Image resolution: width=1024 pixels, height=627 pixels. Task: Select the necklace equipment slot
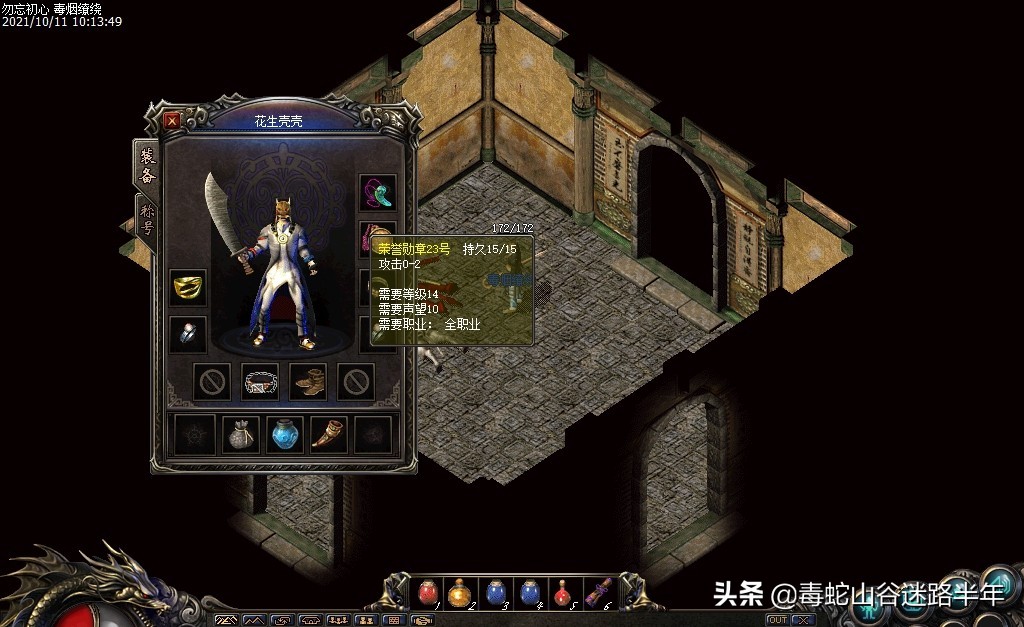[378, 192]
